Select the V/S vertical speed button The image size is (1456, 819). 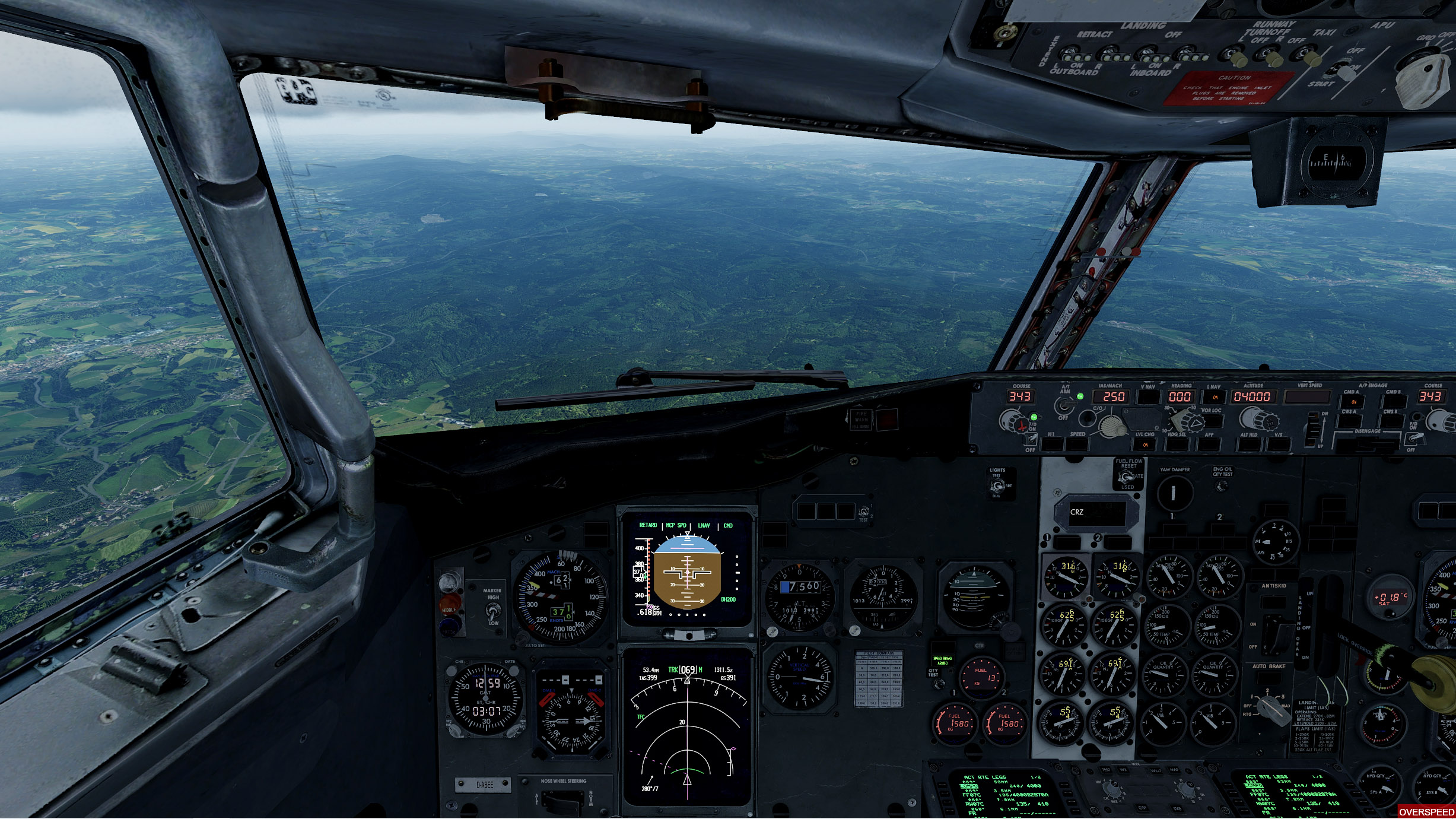click(1279, 444)
